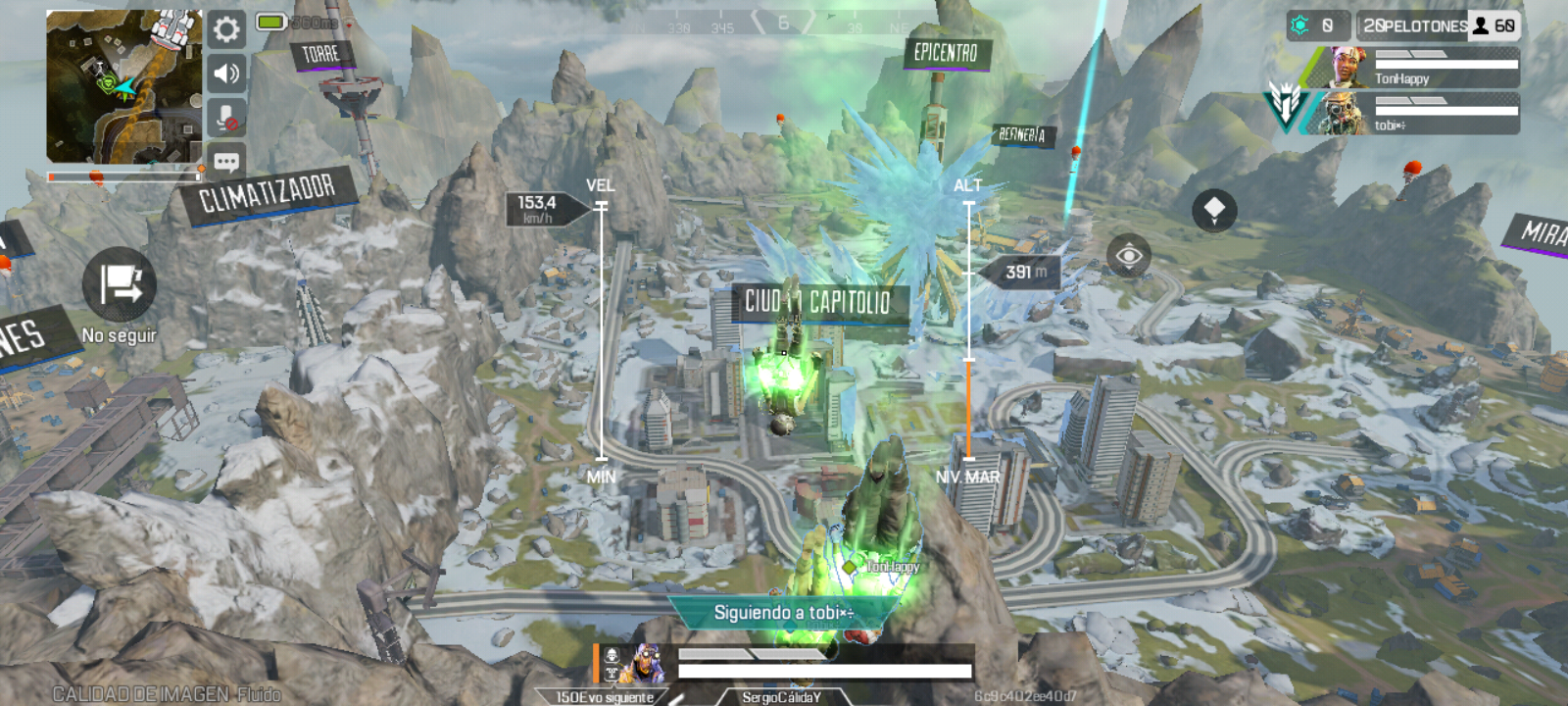
Task: Activate the ping marker button
Action: 1214,210
